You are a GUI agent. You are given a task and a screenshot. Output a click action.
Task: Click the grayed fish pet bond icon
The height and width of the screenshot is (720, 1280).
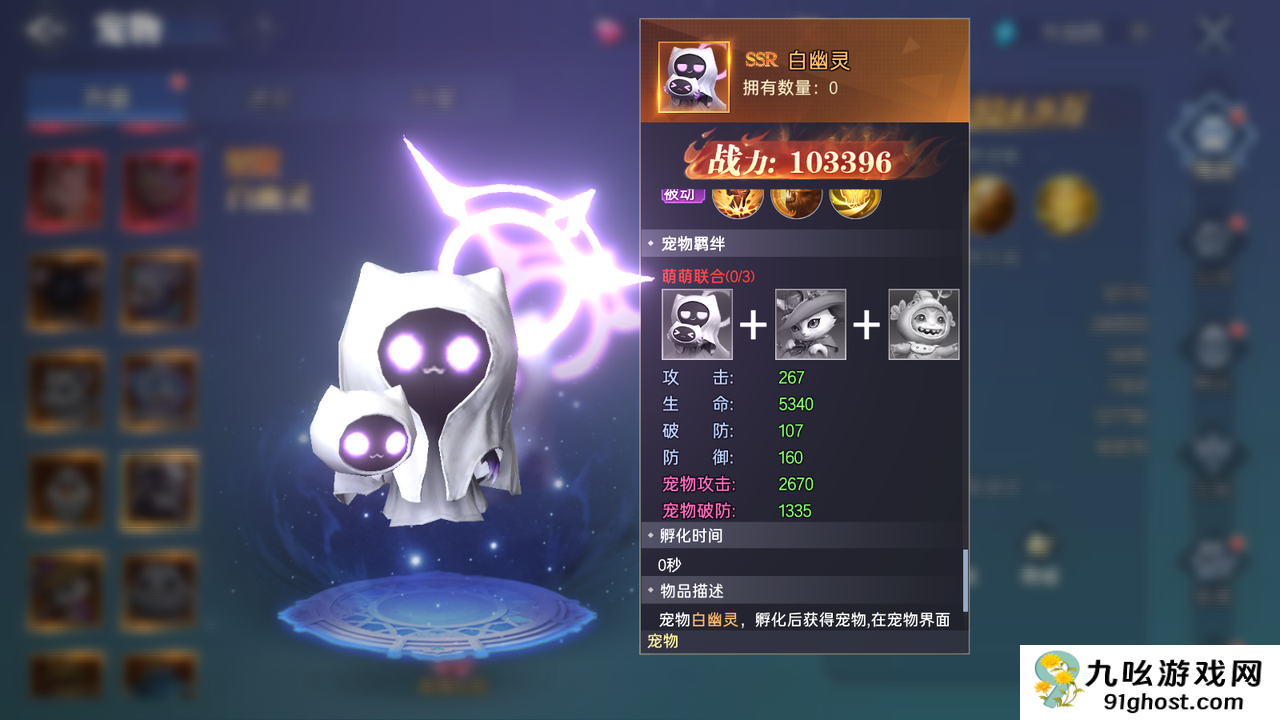click(924, 324)
